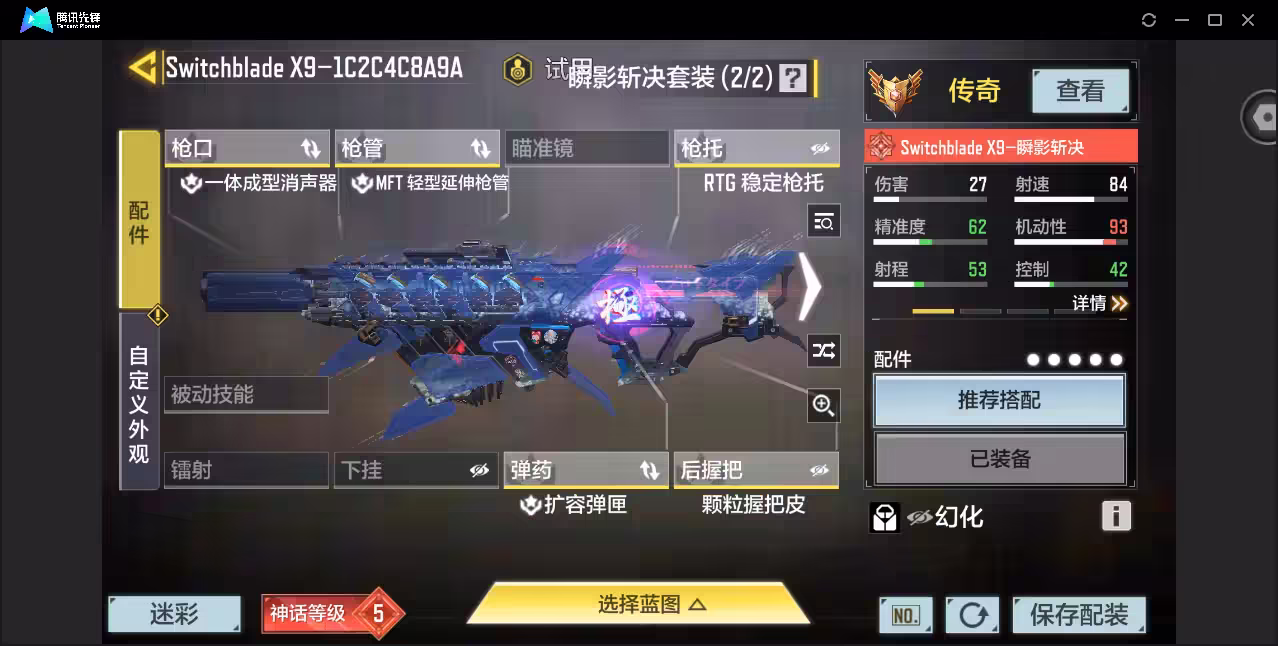Screen dimensions: 1278x646
Task: Open the 枪托 stock attachment slot
Action: pyautogui.click(x=756, y=149)
